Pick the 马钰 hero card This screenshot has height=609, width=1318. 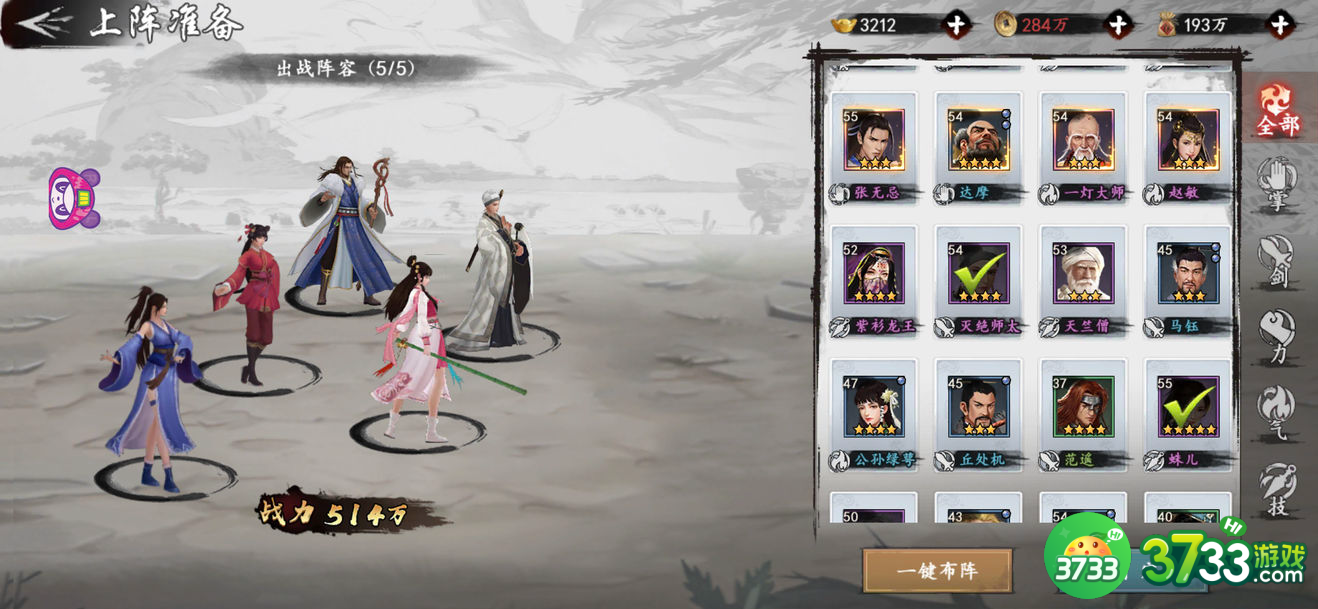[x=1188, y=273]
